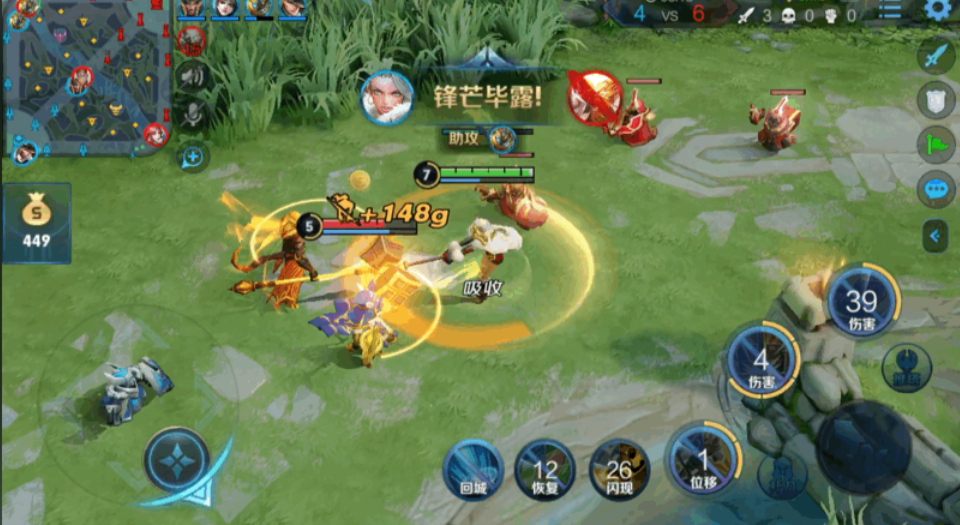Open the shop with the gold bag
Screen dimensions: 960x525
(37, 222)
